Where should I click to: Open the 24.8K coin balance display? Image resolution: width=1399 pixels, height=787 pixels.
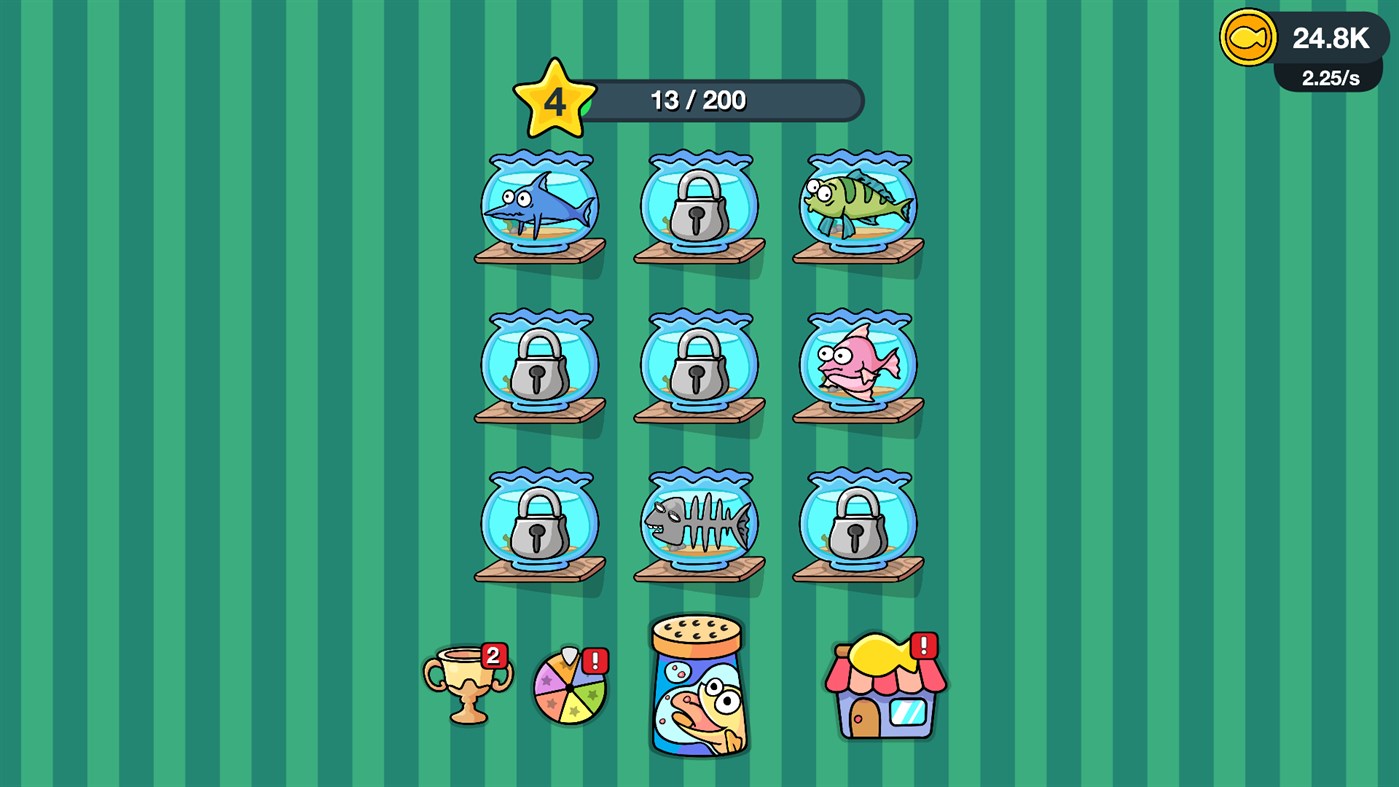click(x=1329, y=38)
